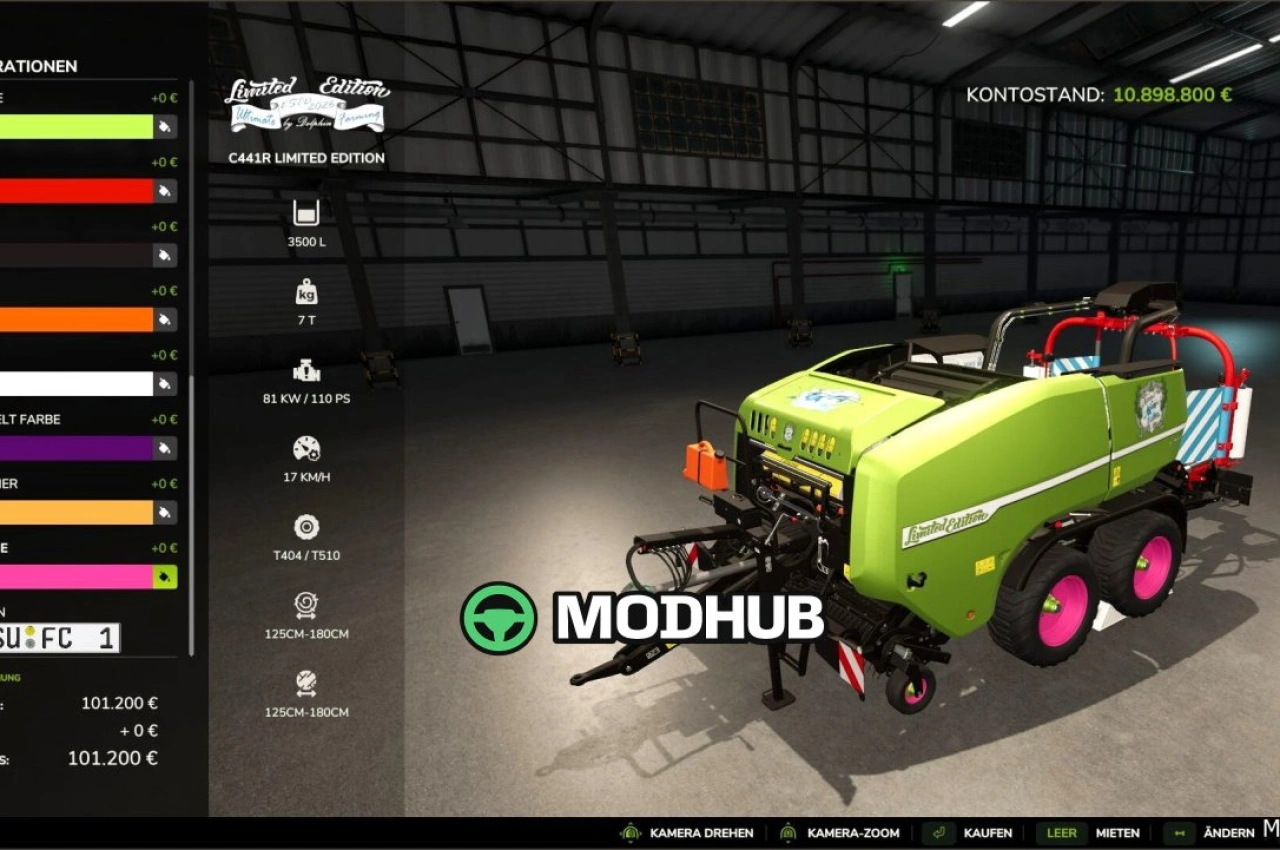Click the Kamera-Zoom icon
Screen dimensions: 1280x850
[x=789, y=833]
